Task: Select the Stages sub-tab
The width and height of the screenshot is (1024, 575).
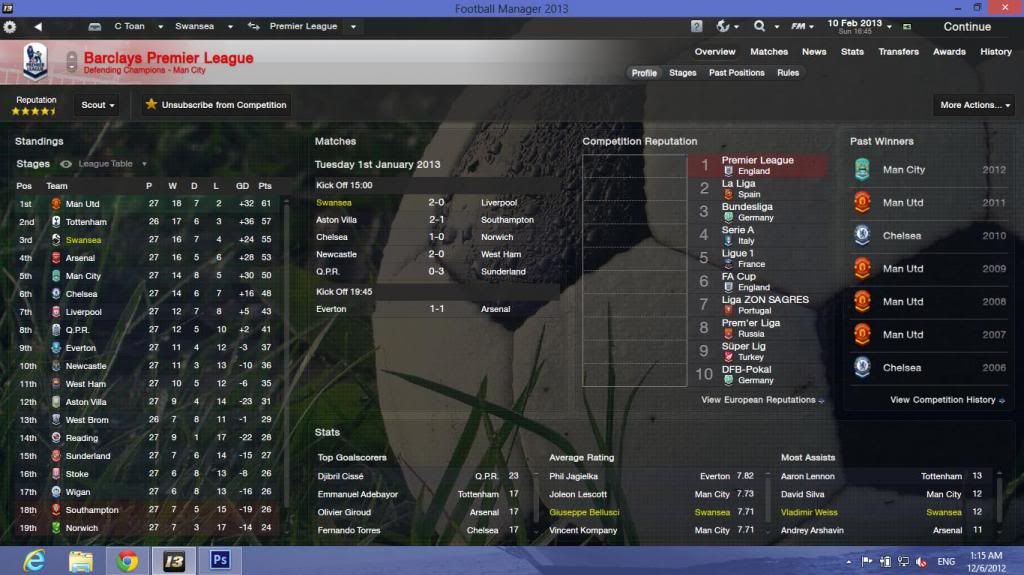Action: click(683, 73)
